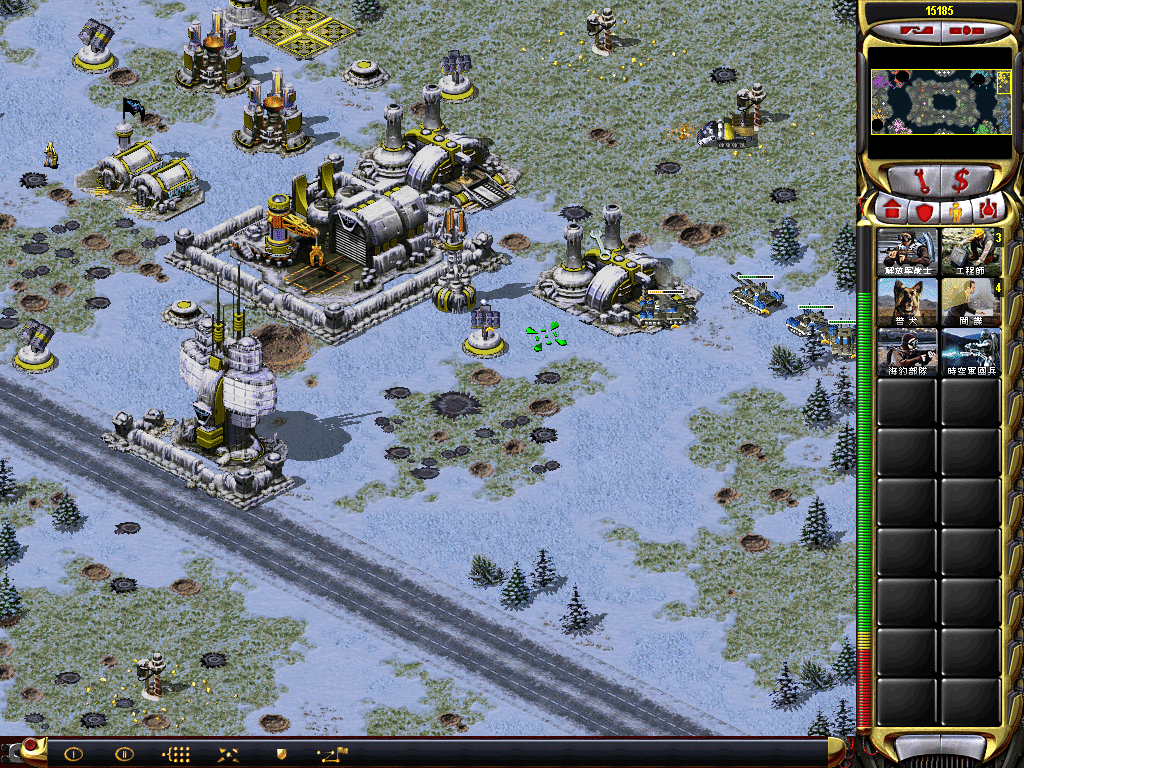Image resolution: width=1152 pixels, height=768 pixels.
Task: Open the options menu button above the radar
Action: pos(965,30)
